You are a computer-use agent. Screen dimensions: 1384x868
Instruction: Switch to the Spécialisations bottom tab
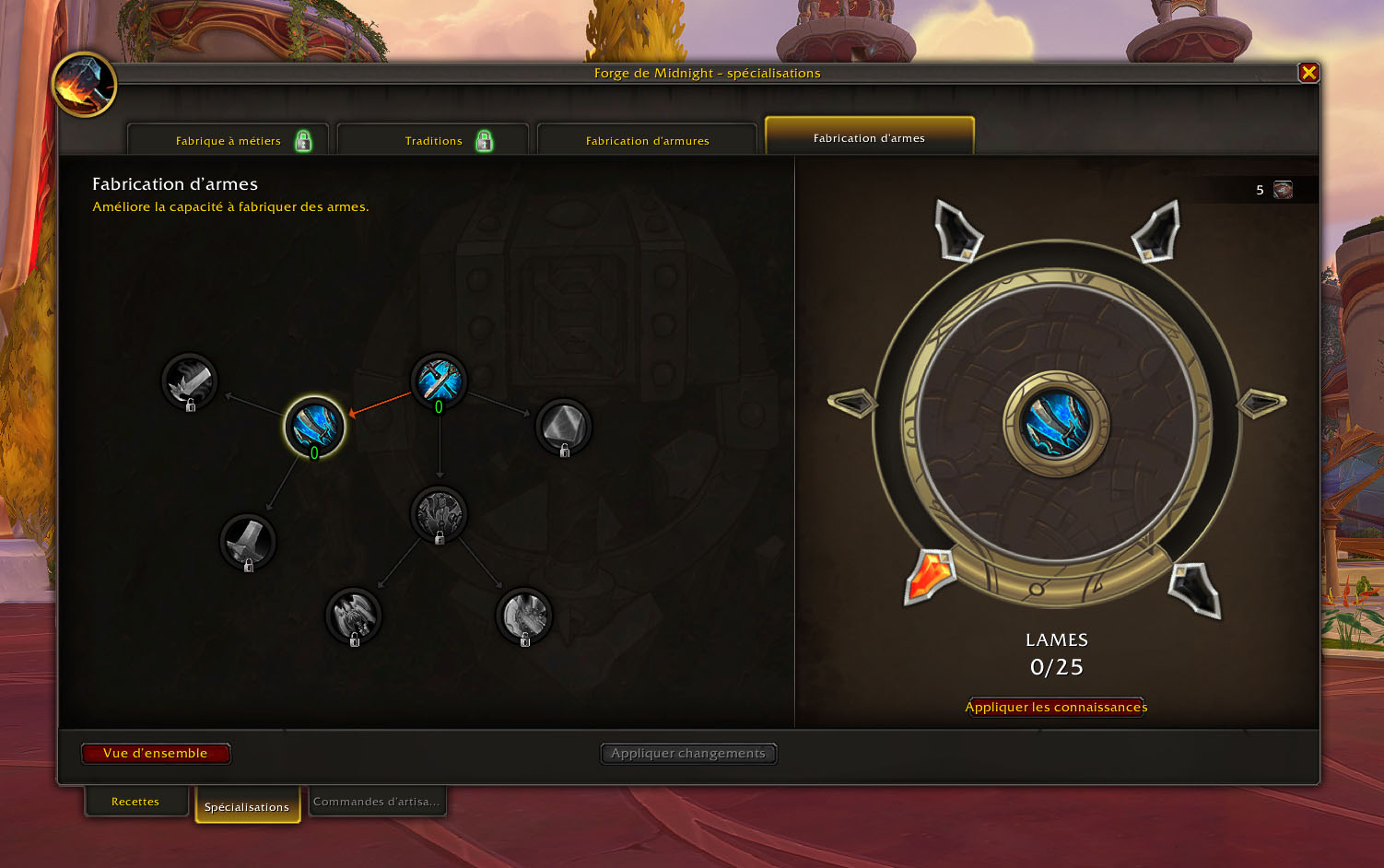click(247, 806)
